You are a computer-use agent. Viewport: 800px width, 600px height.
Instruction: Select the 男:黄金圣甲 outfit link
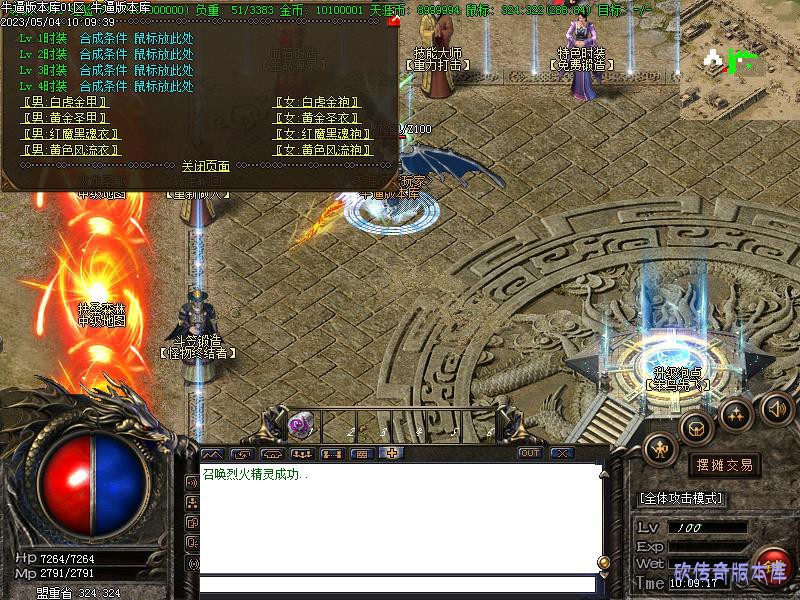64,118
